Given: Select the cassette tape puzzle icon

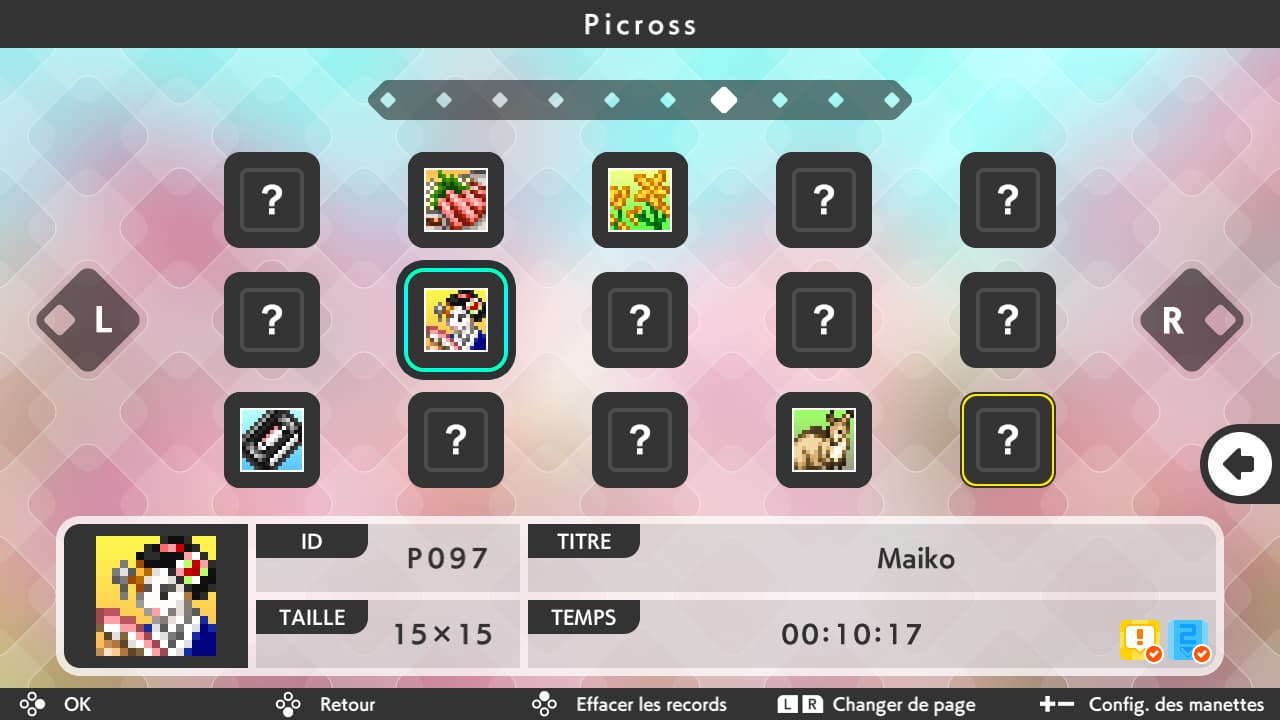Looking at the screenshot, I should tap(272, 440).
